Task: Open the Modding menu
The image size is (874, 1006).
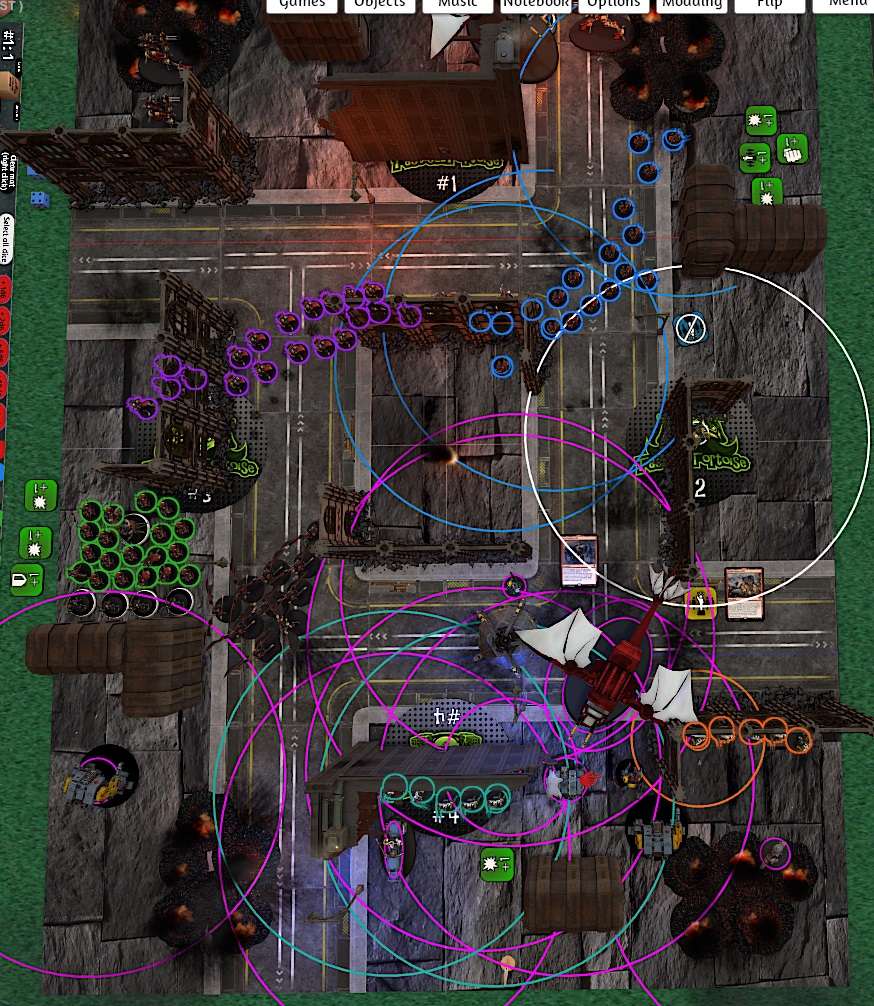Action: (693, 5)
